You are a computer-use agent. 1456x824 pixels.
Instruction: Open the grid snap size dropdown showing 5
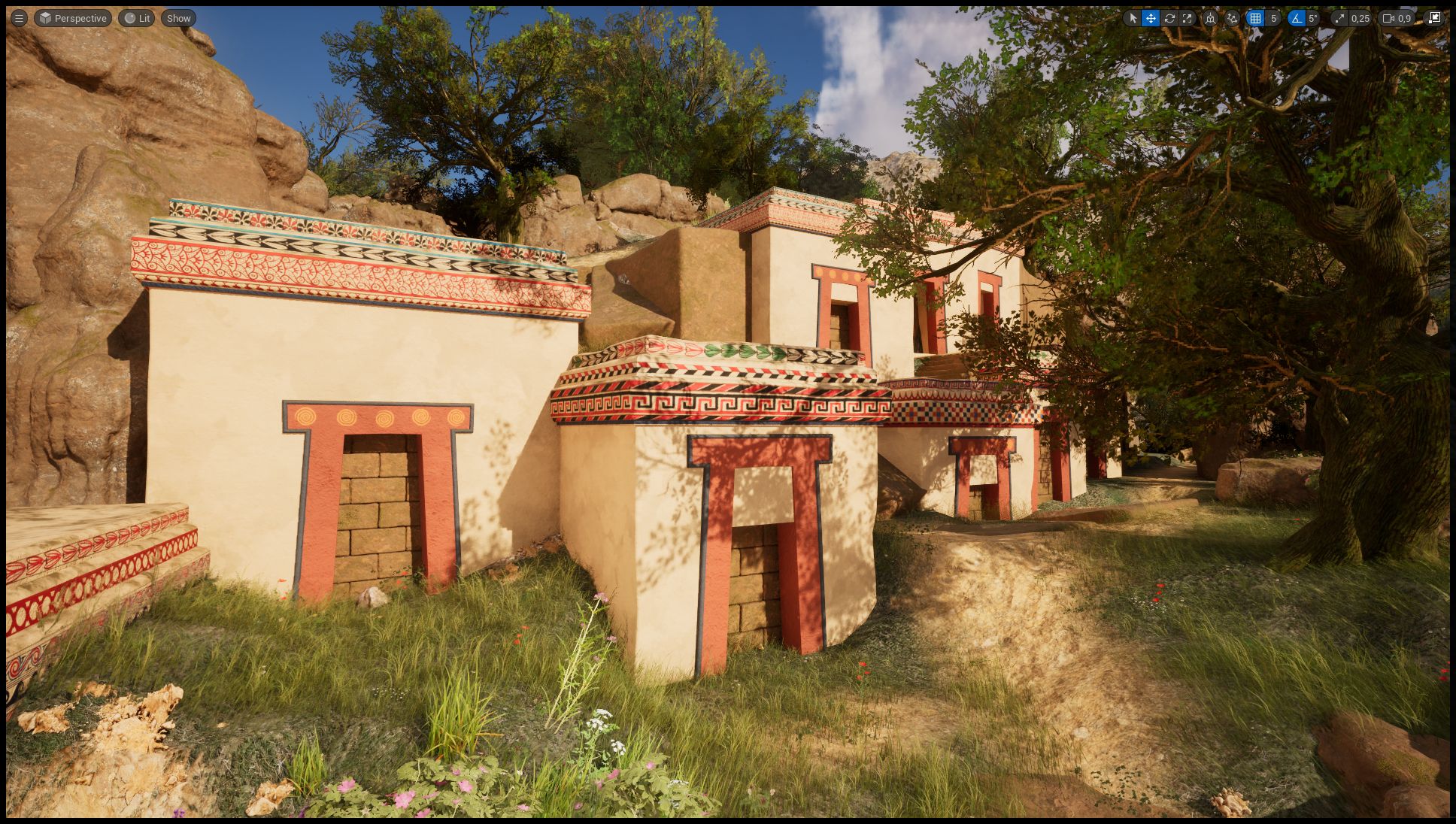coord(1272,19)
